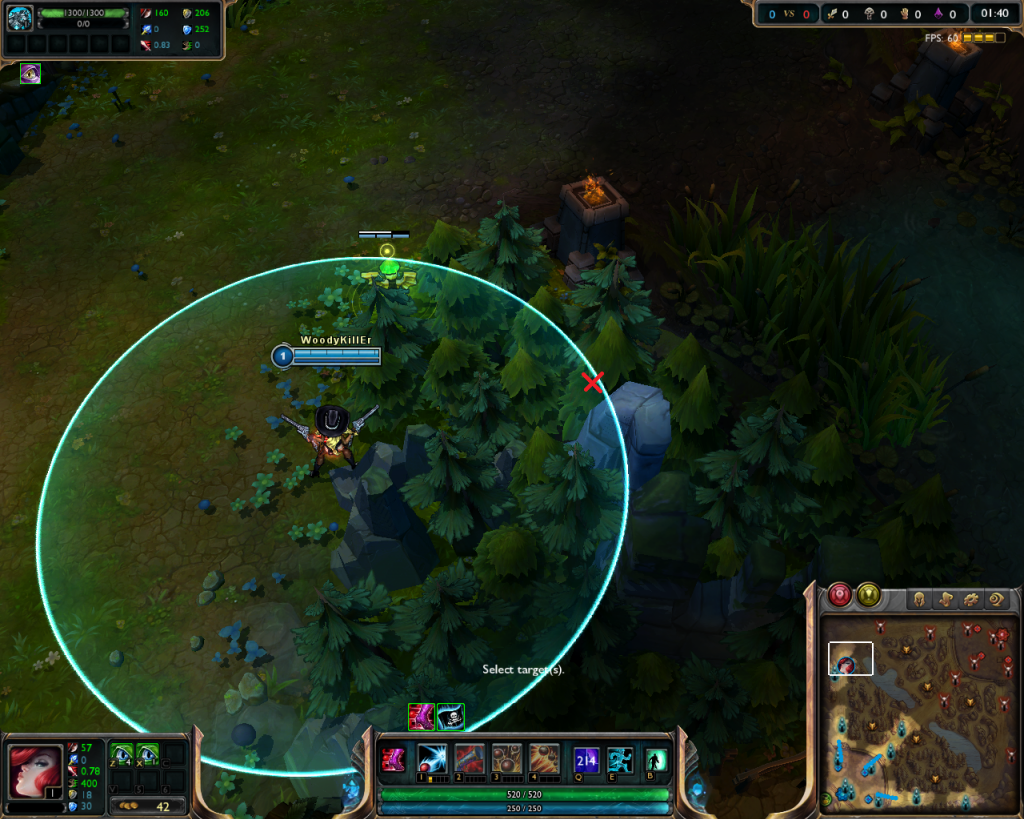Image resolution: width=1024 pixels, height=819 pixels.
Task: Open the character panel helmet button
Action: 918,600
